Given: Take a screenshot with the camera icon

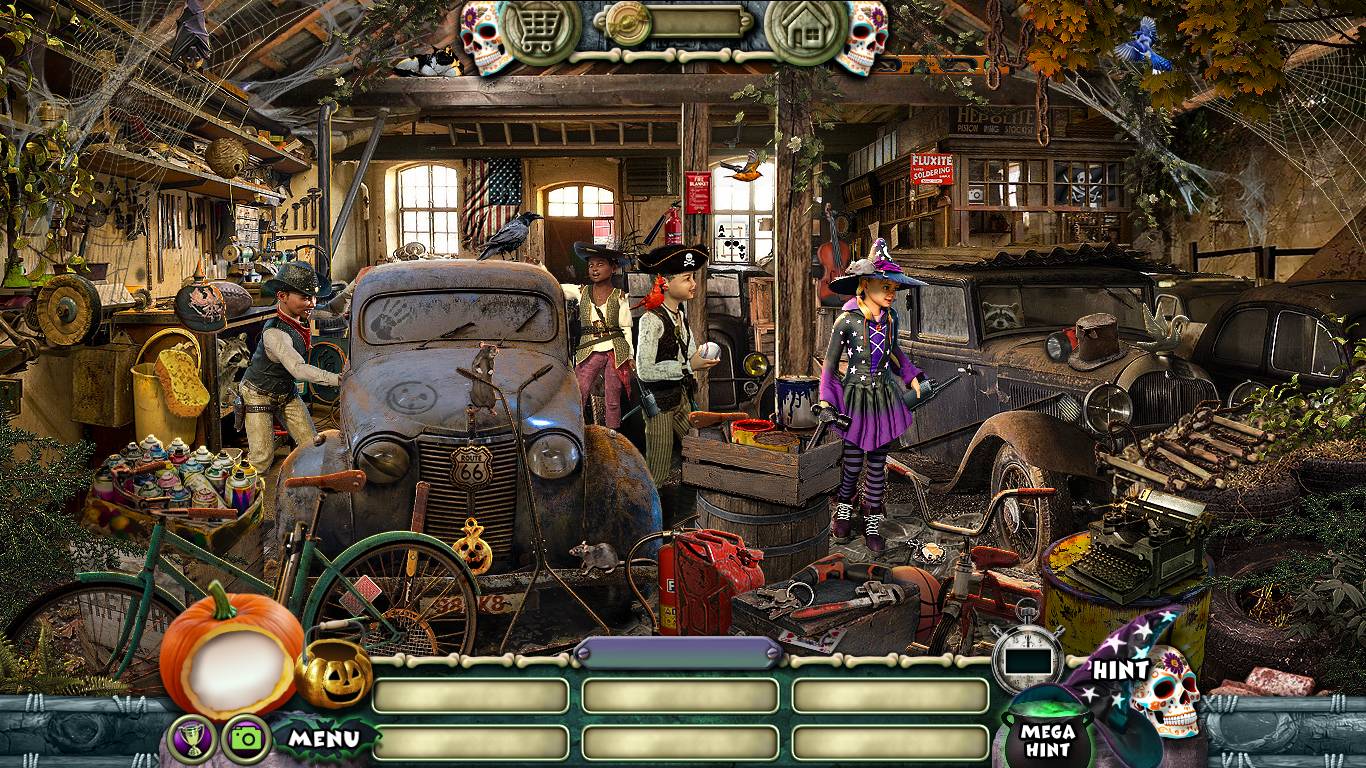Looking at the screenshot, I should [x=246, y=739].
